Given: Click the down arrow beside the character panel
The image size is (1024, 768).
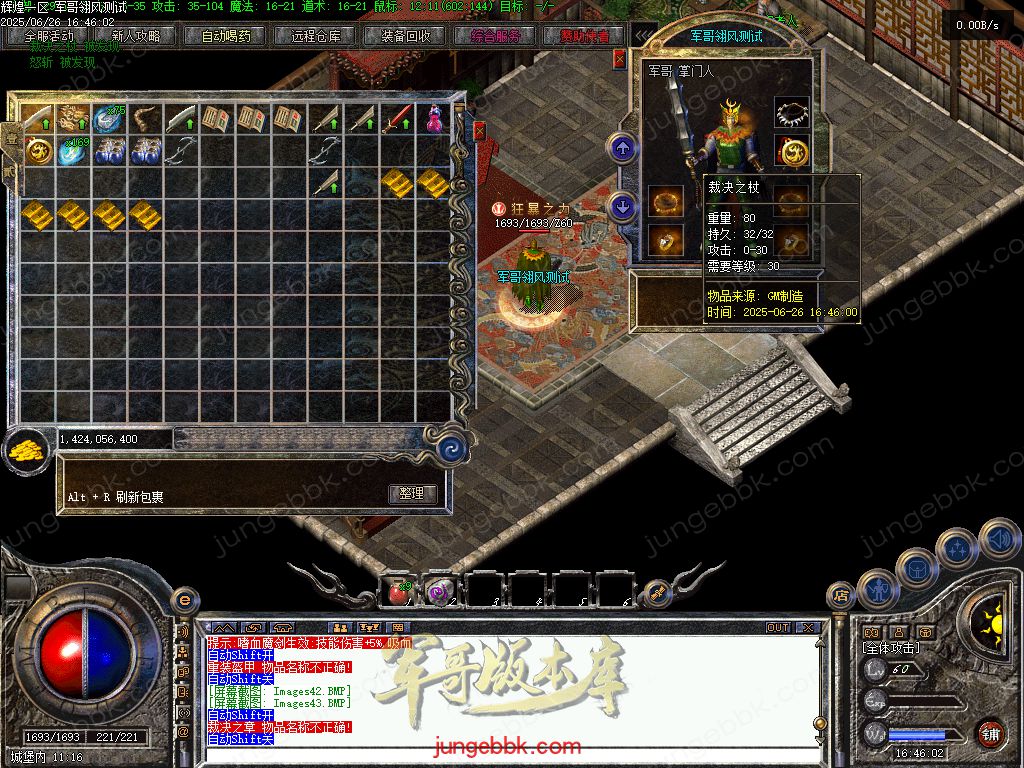Looking at the screenshot, I should (623, 207).
